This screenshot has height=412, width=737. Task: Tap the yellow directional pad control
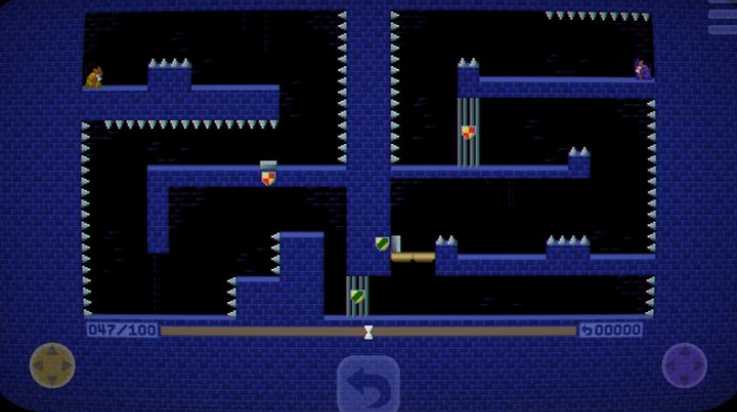pyautogui.click(x=52, y=366)
